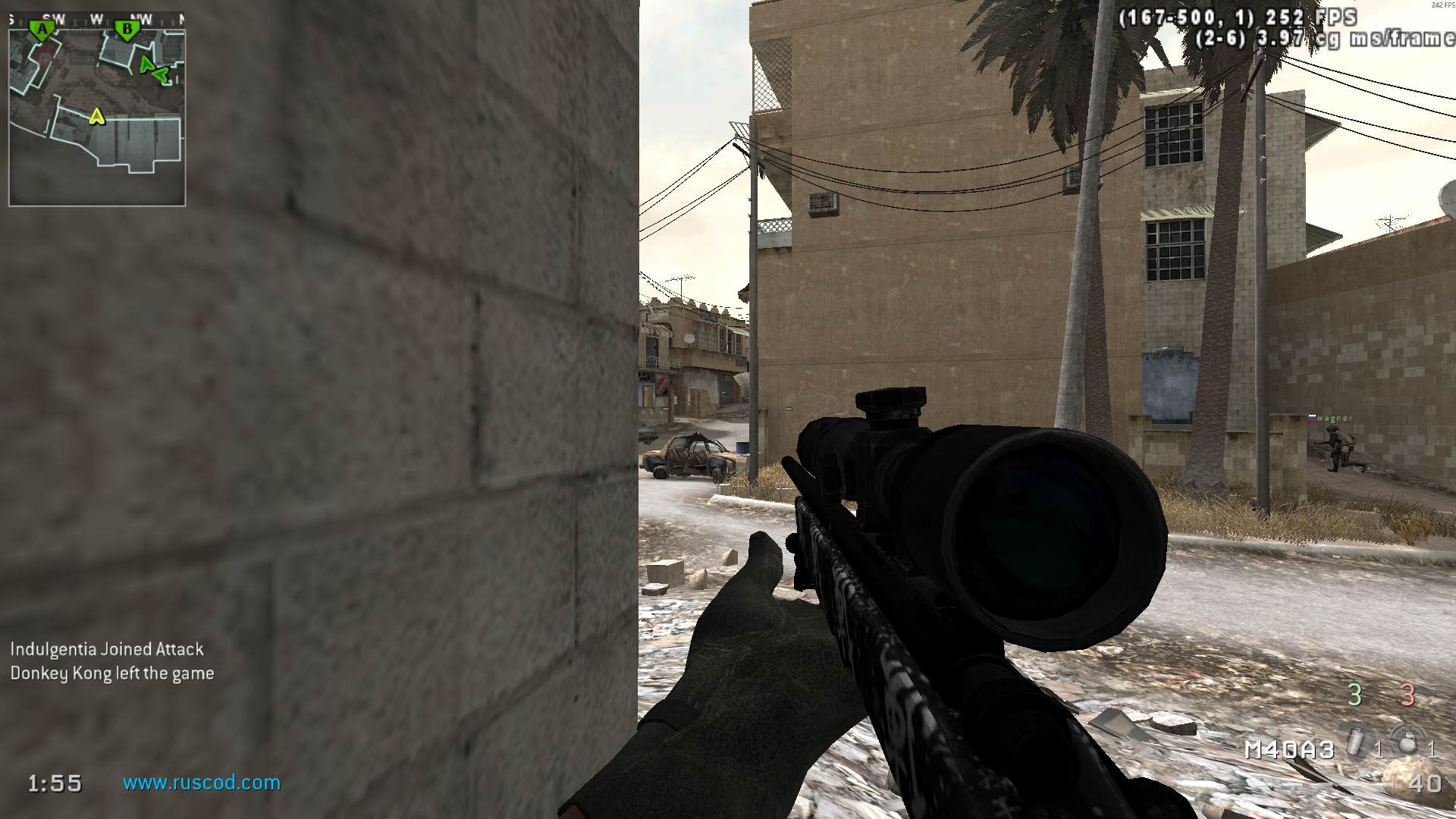Open the www.ruscod.com link

point(202,783)
